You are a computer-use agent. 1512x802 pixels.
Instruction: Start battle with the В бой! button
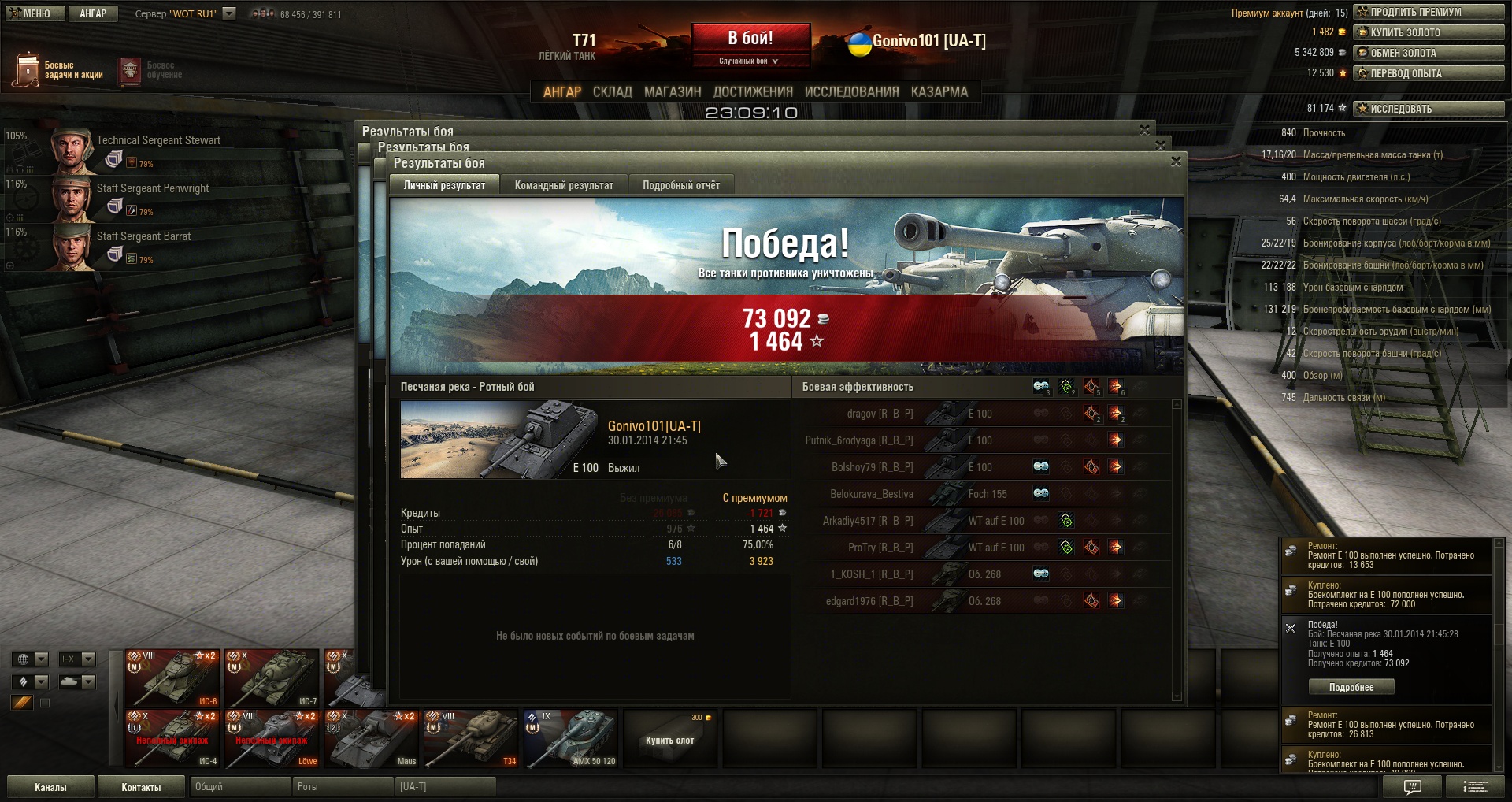[750, 39]
